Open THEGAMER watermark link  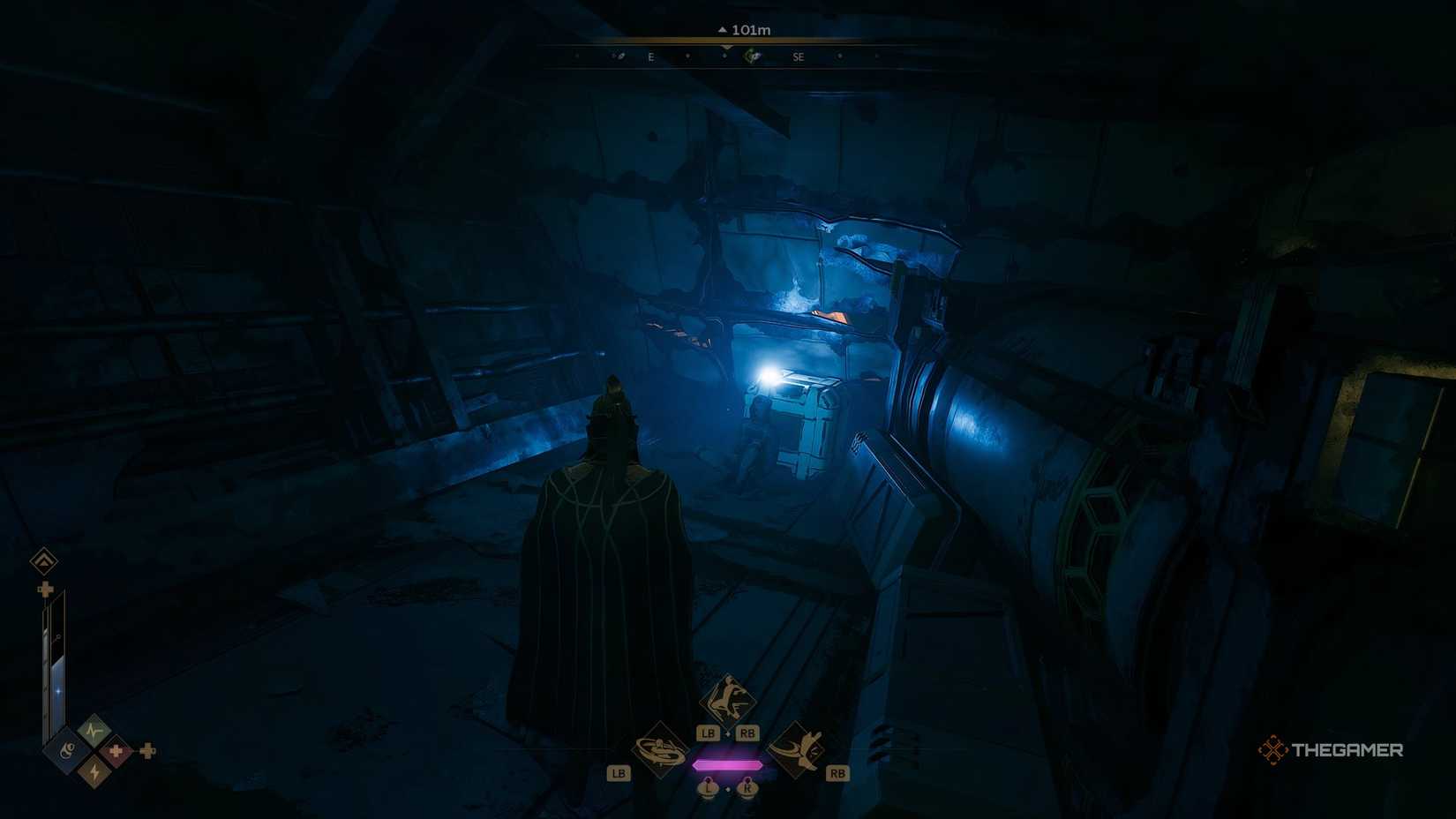pos(1345,749)
